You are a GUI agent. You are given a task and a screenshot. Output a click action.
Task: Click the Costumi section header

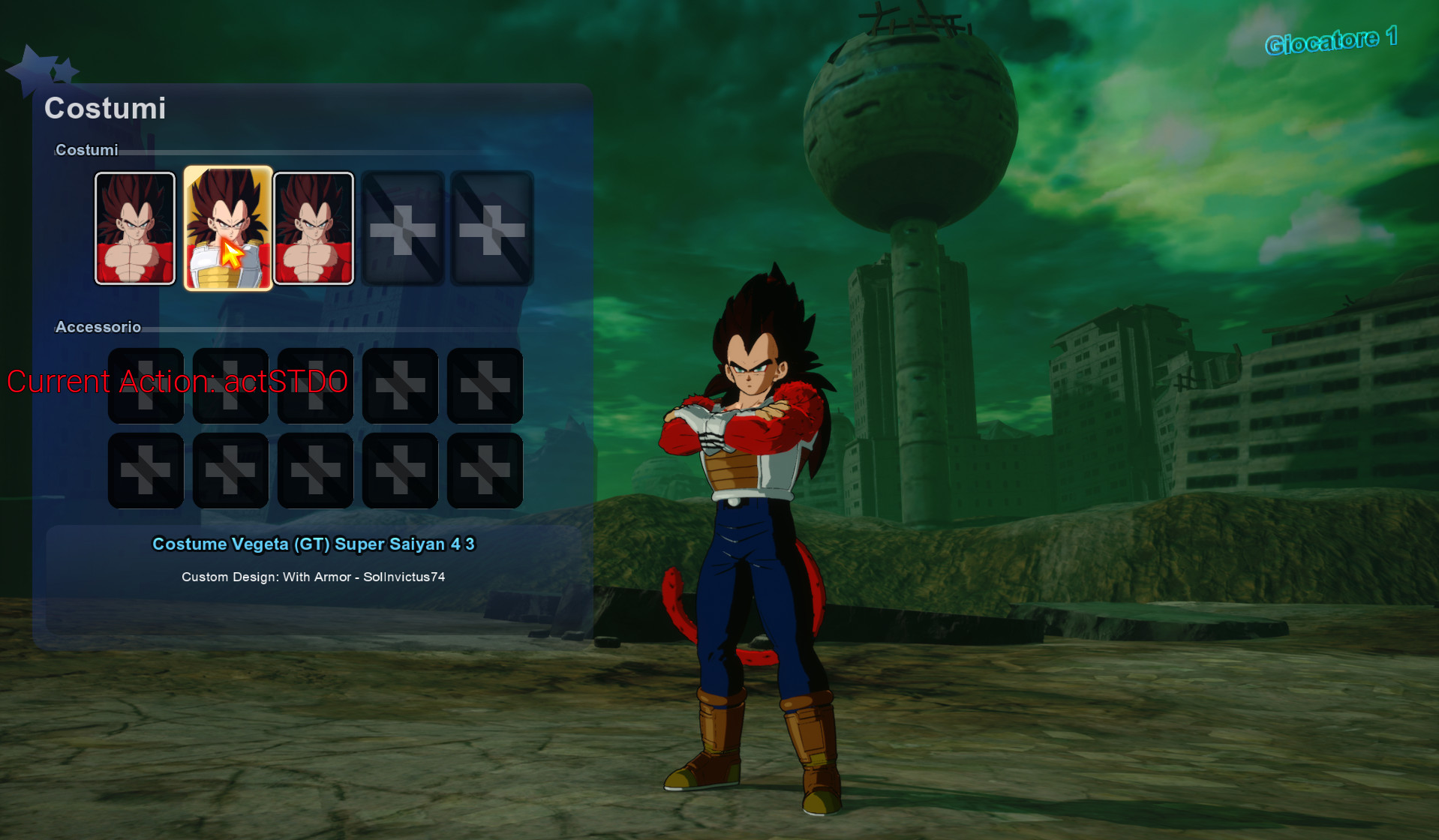[x=86, y=150]
